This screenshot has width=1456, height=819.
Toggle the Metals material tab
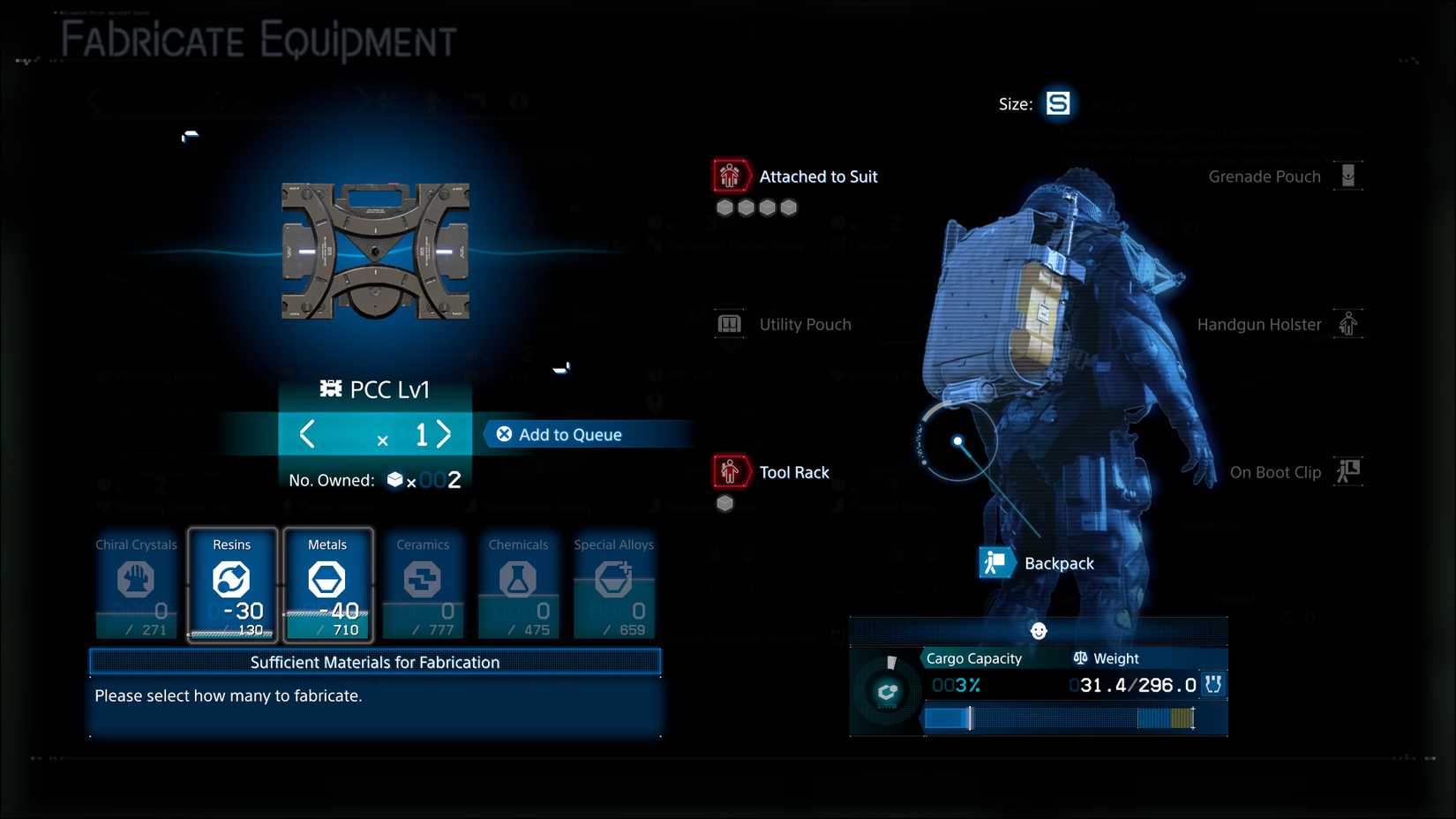[327, 585]
